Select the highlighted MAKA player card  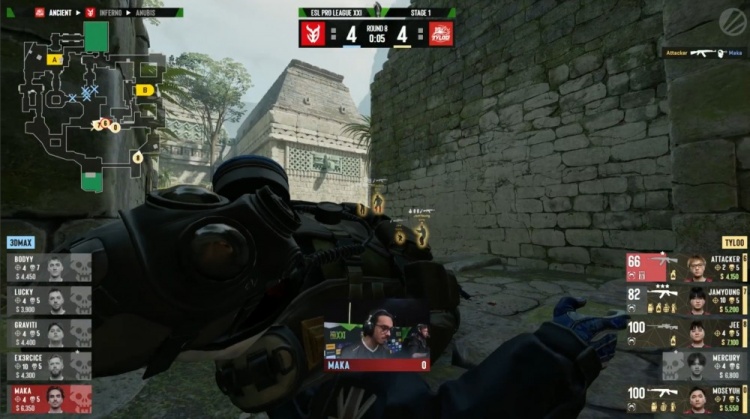[x=46, y=399]
